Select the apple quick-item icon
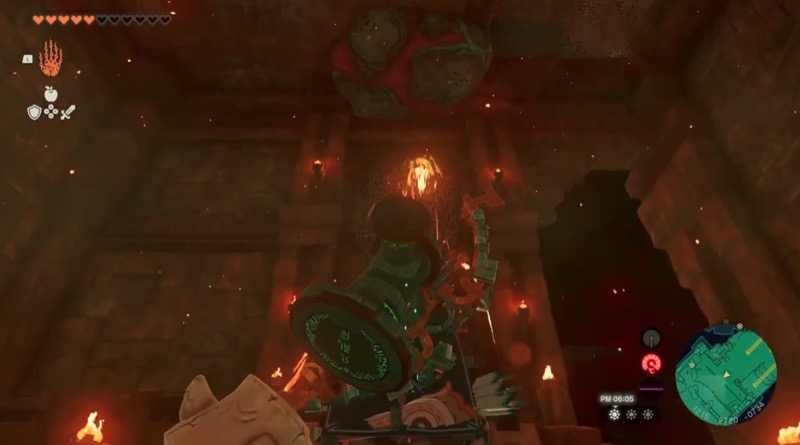 (50, 95)
